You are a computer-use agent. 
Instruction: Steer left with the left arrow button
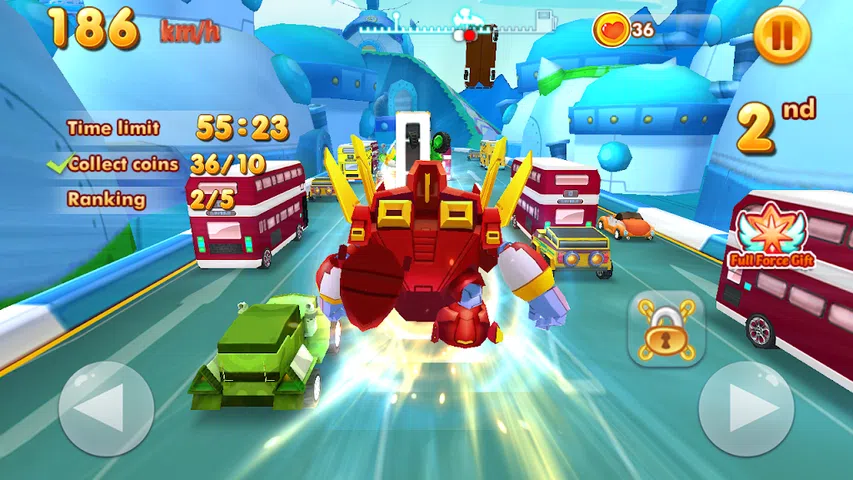pos(106,409)
